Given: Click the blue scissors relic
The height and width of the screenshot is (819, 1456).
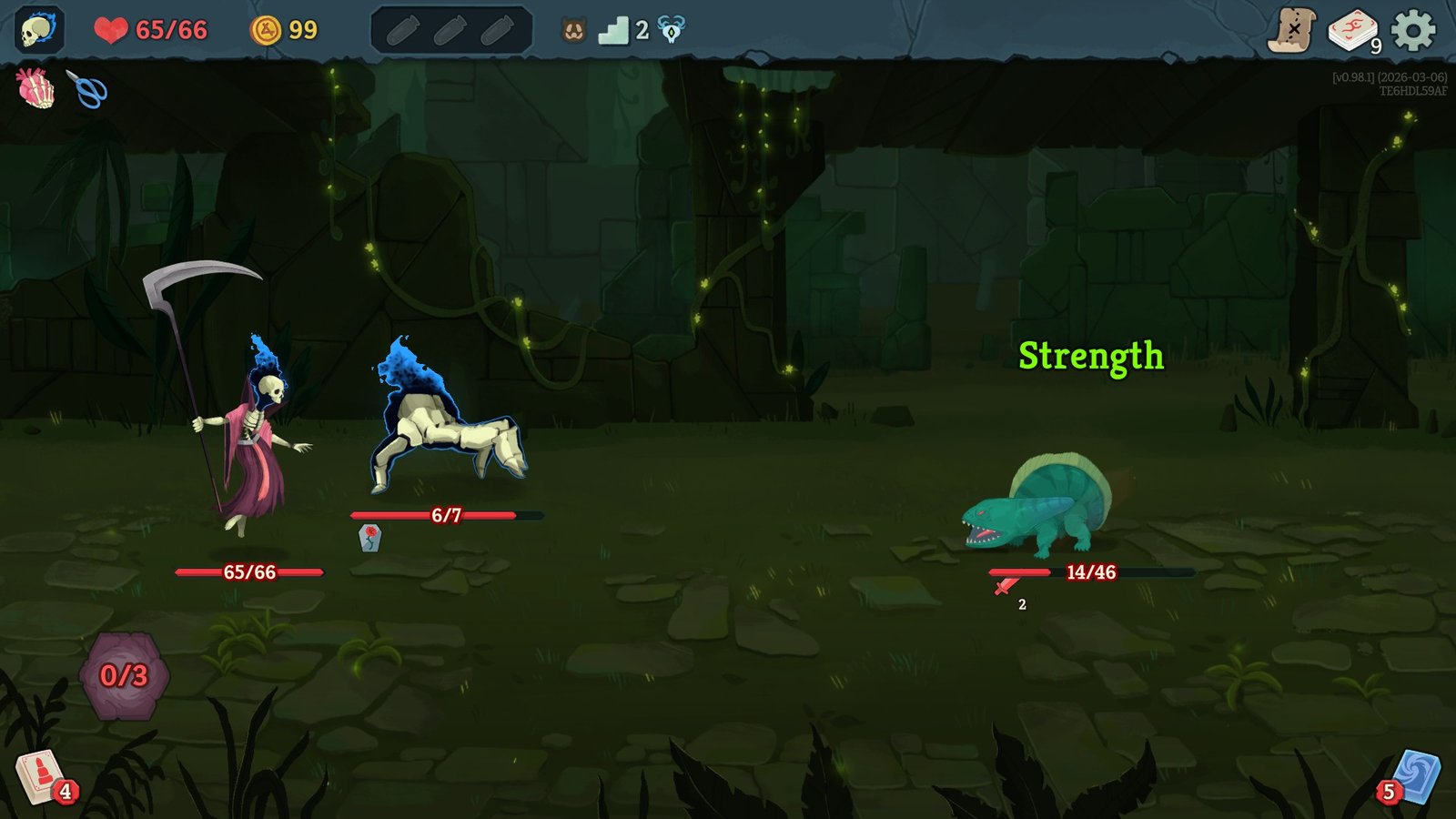Looking at the screenshot, I should [x=87, y=91].
